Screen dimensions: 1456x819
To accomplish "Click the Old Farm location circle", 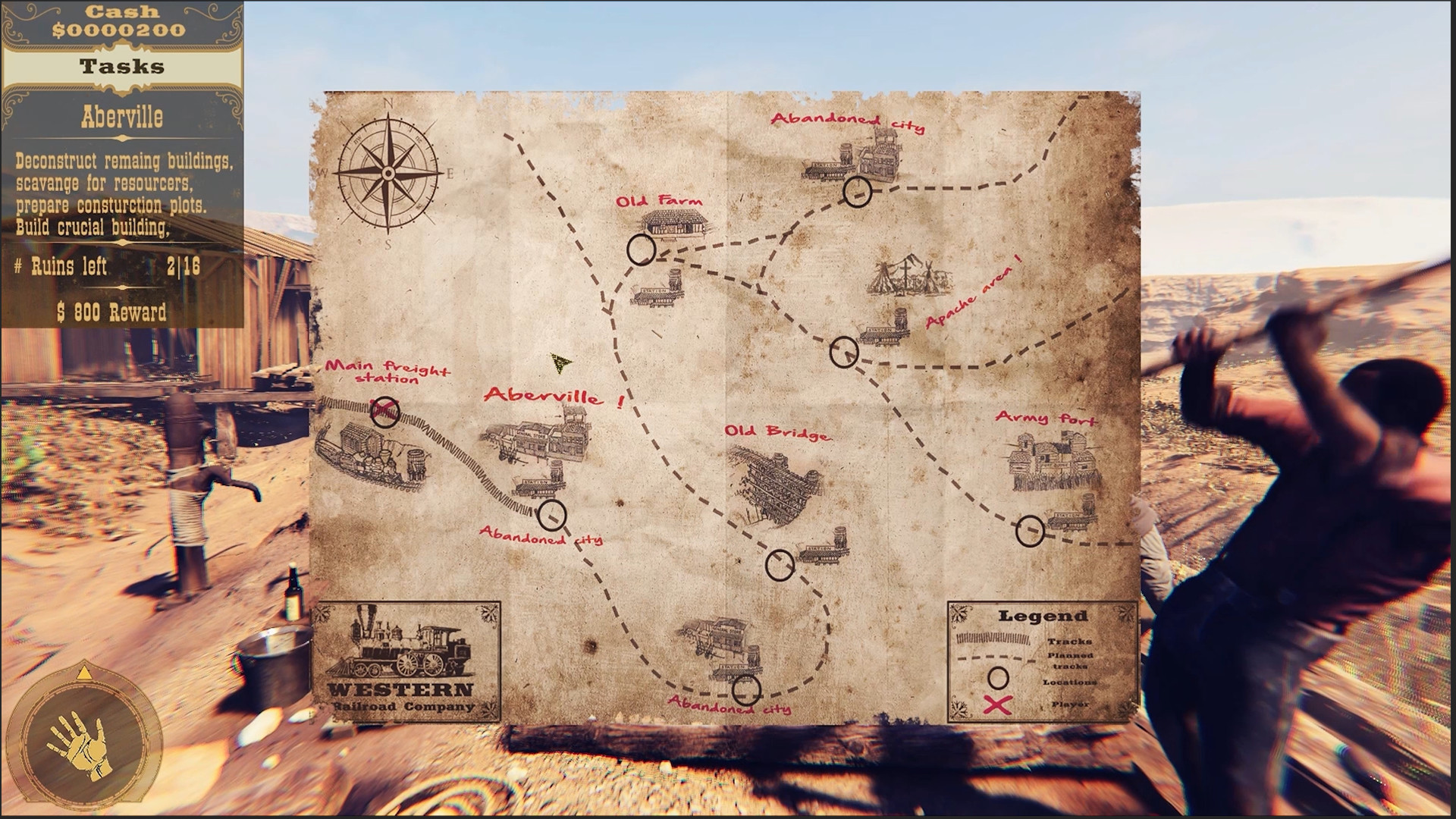I will click(x=643, y=248).
